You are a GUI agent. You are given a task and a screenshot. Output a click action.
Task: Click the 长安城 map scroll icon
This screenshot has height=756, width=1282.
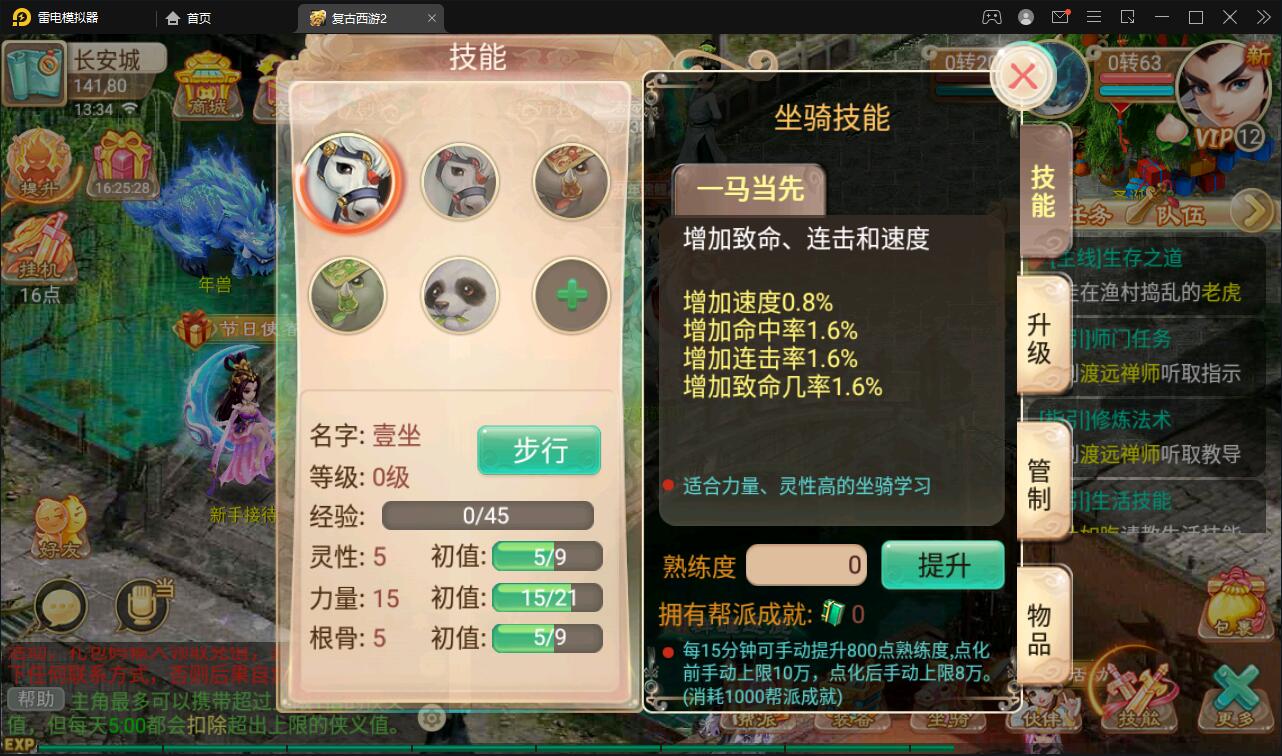(33, 73)
